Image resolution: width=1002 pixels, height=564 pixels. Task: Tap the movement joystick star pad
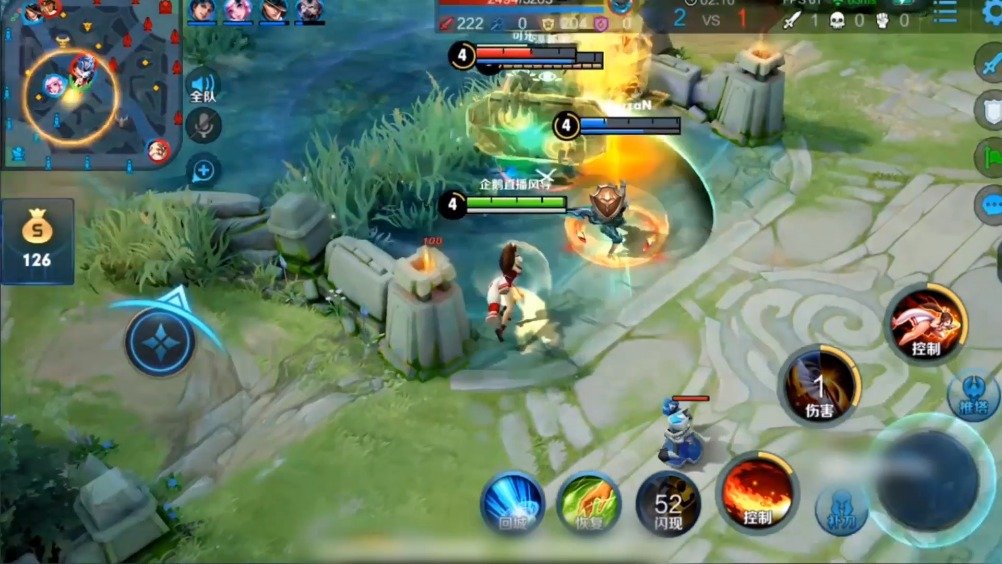[x=160, y=342]
